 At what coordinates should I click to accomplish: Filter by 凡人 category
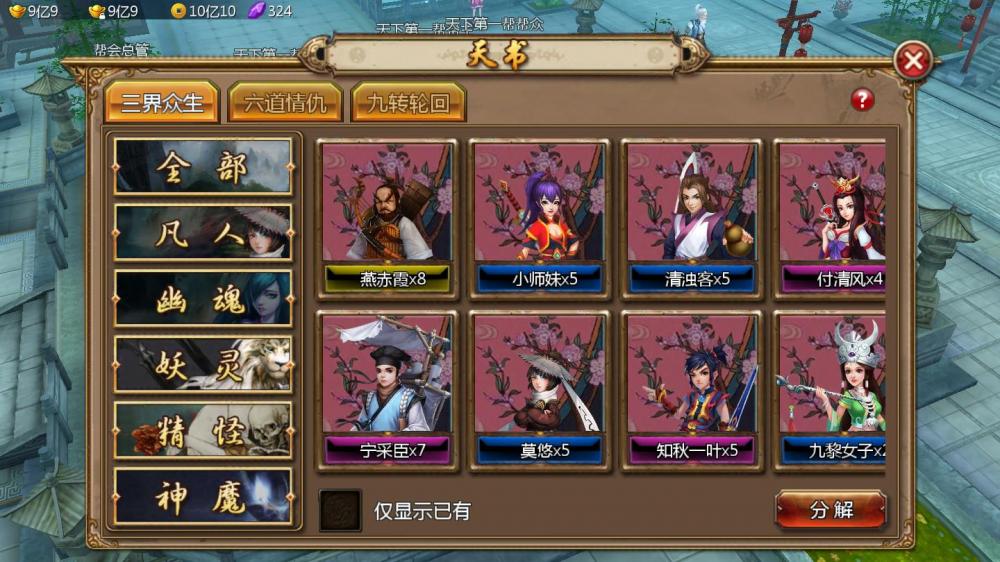(203, 232)
